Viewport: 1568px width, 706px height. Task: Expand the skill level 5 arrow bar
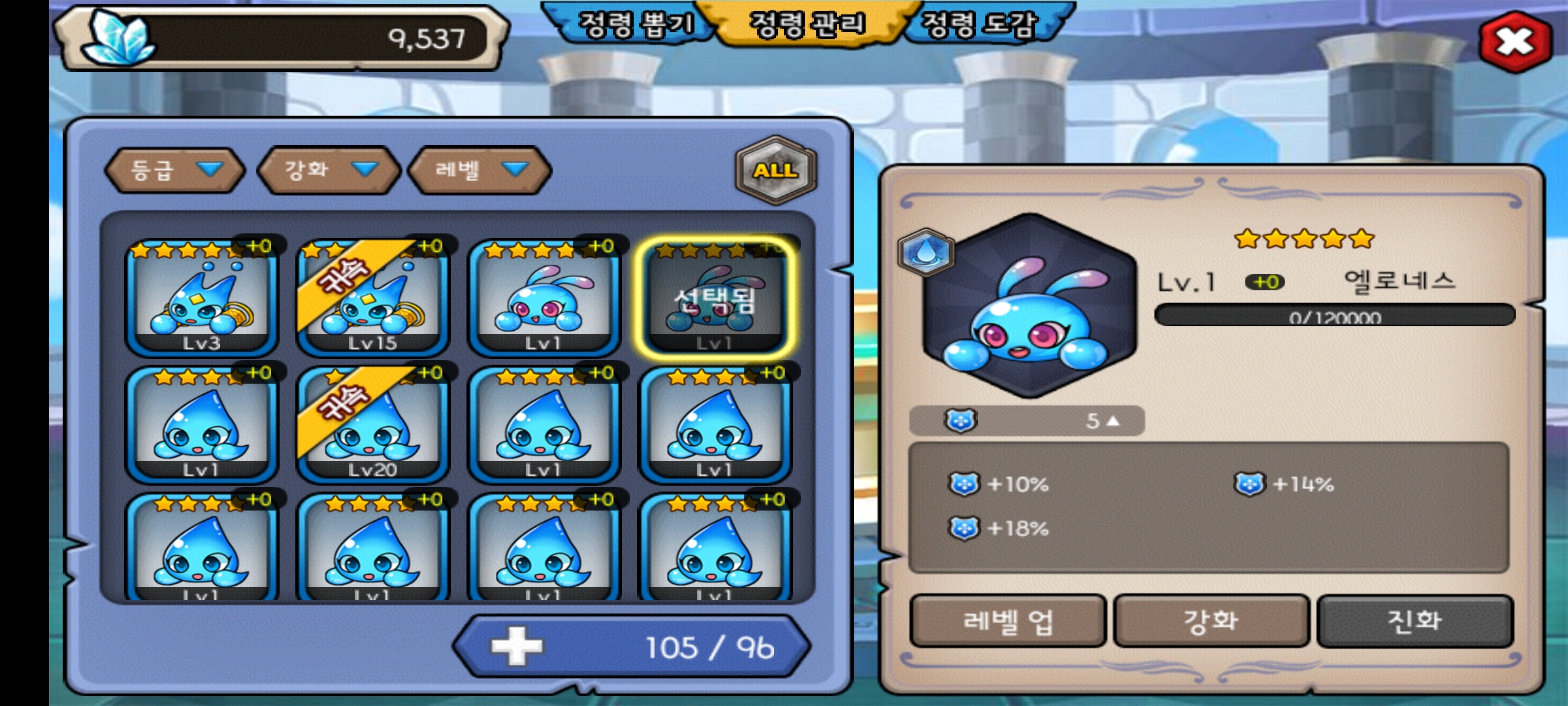[1026, 421]
